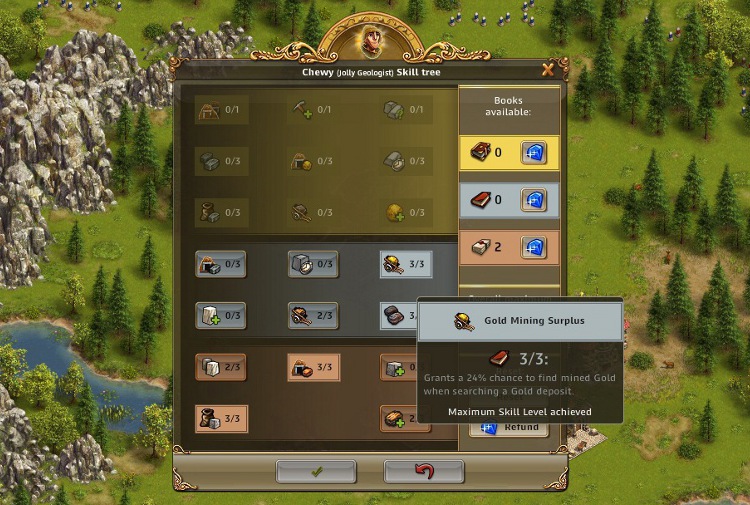Select the locked gold nugget 0/3 skill
Image resolution: width=750 pixels, height=505 pixels.
406,212
